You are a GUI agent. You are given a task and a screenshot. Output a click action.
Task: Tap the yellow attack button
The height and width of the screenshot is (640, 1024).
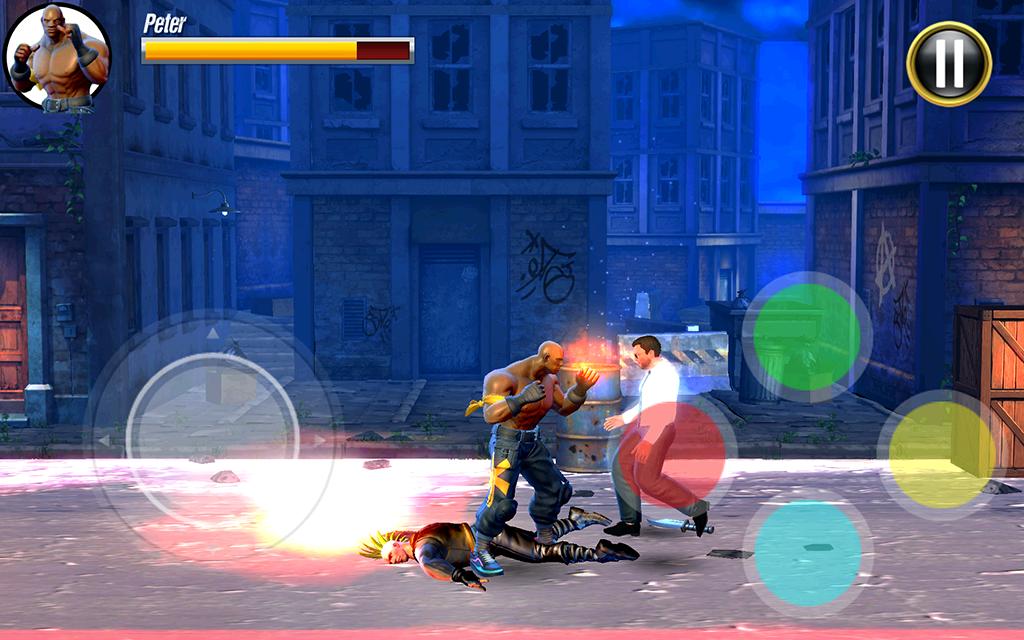[941, 454]
